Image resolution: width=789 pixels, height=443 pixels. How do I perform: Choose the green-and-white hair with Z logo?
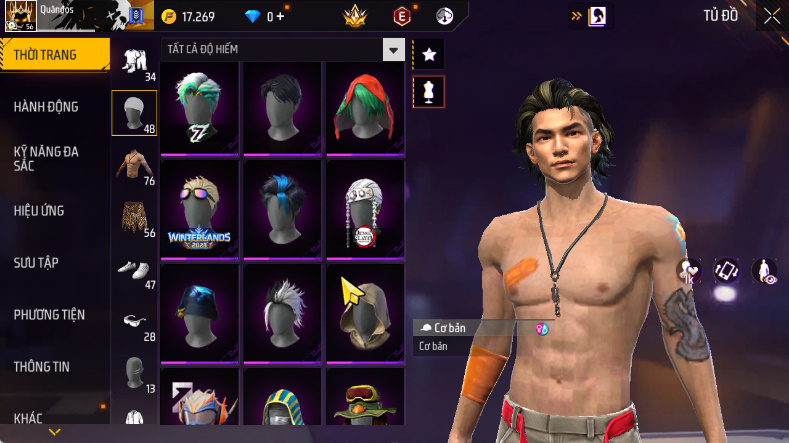[199, 107]
